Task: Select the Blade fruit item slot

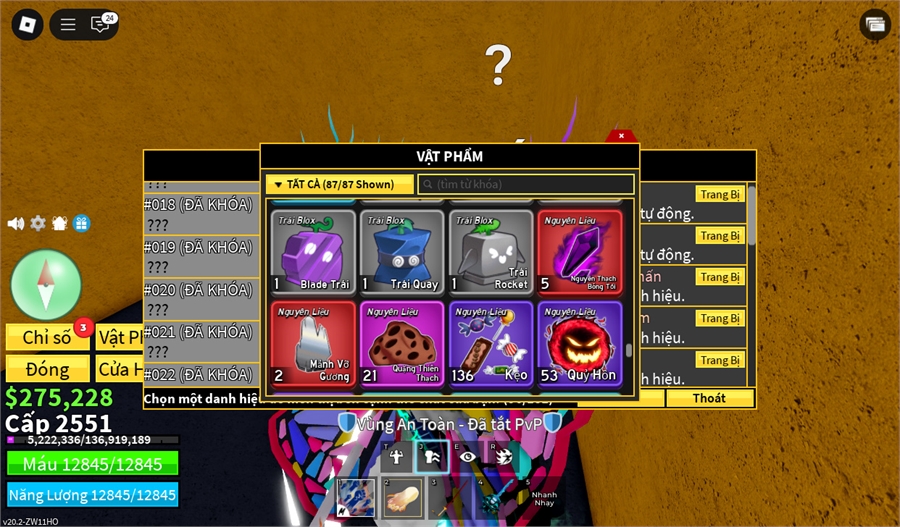Action: [315, 251]
